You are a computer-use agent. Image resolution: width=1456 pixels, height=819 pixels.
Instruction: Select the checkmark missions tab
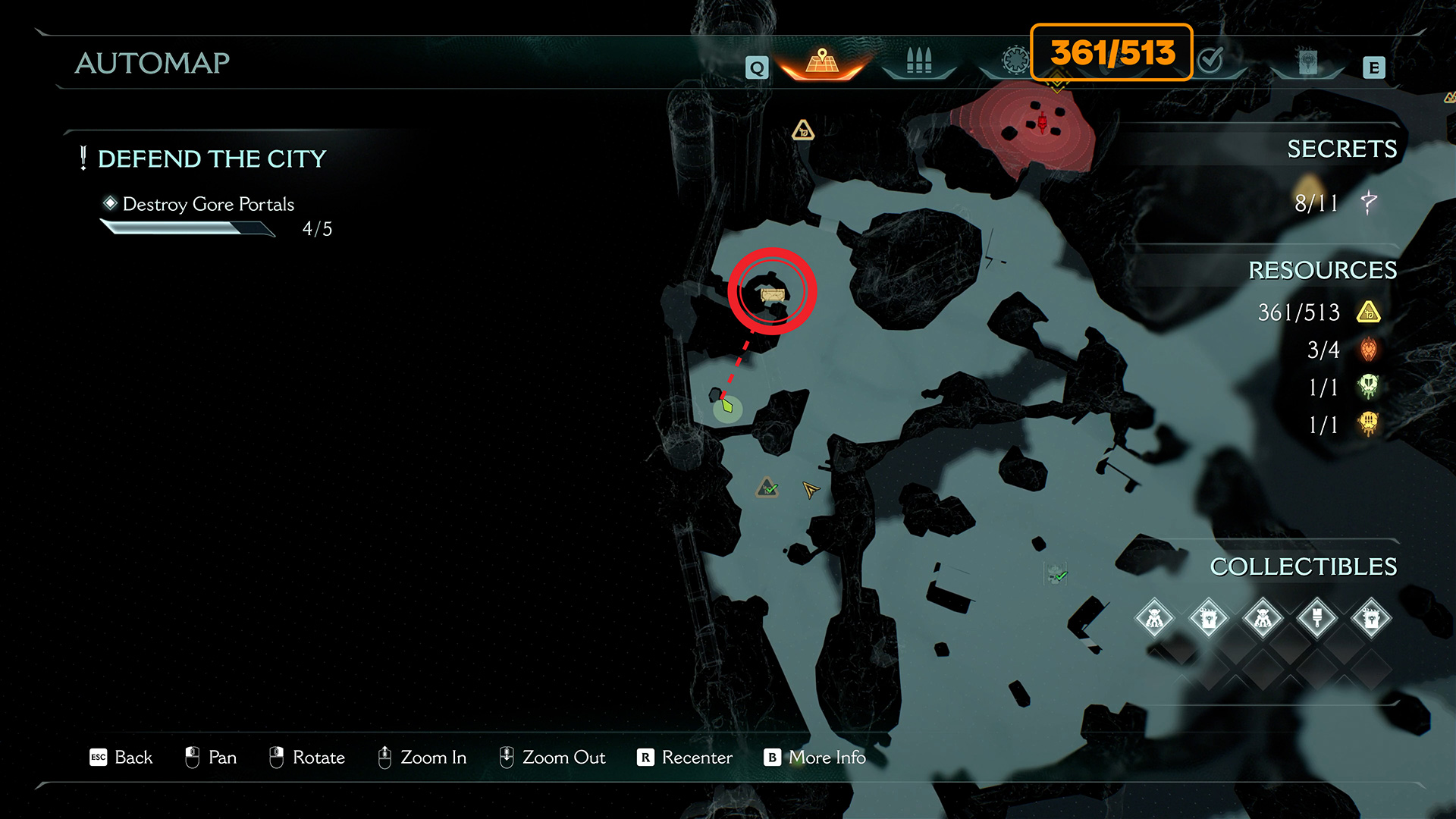coord(1211,59)
